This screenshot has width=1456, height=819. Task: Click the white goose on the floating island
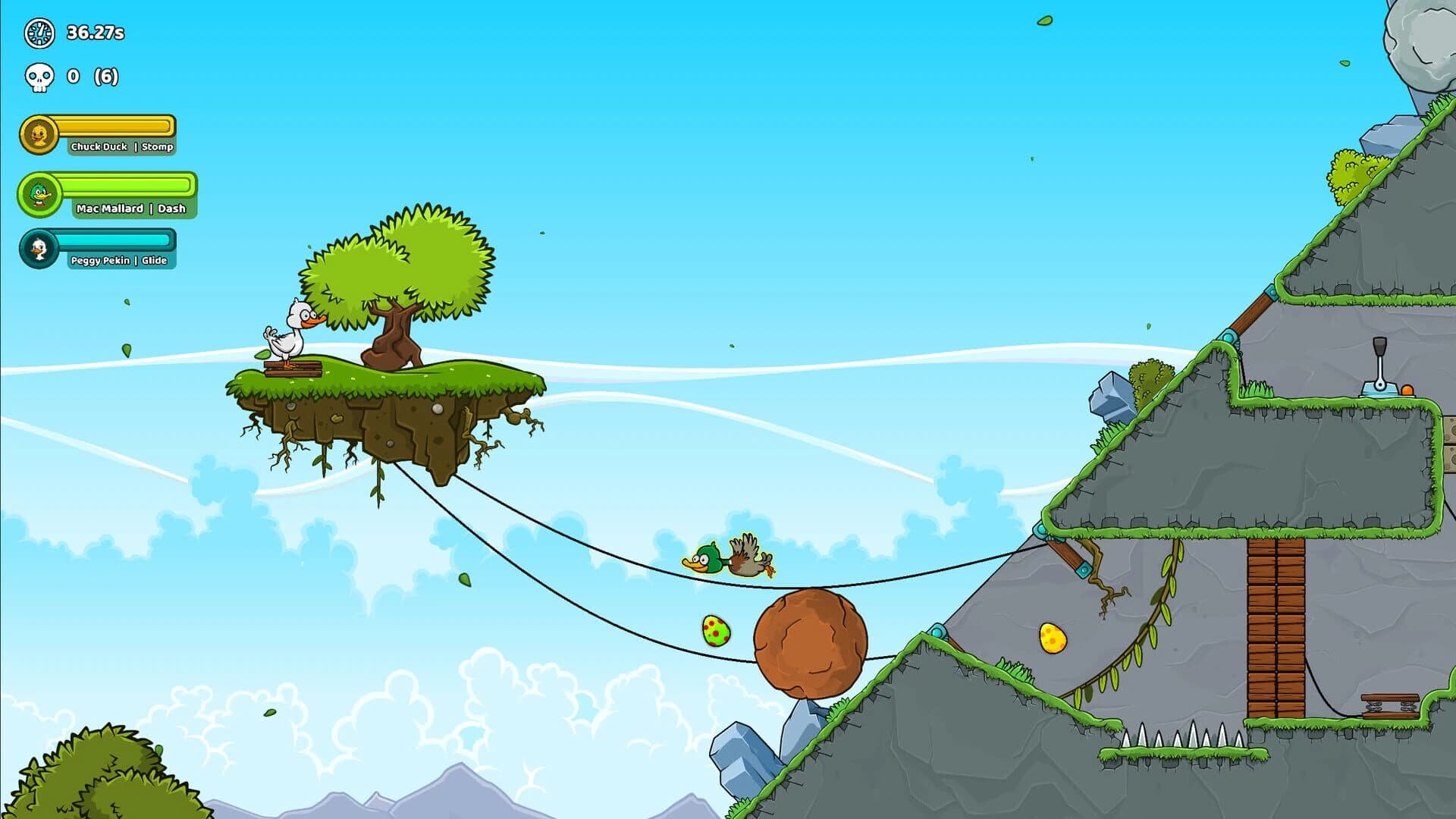[292, 330]
